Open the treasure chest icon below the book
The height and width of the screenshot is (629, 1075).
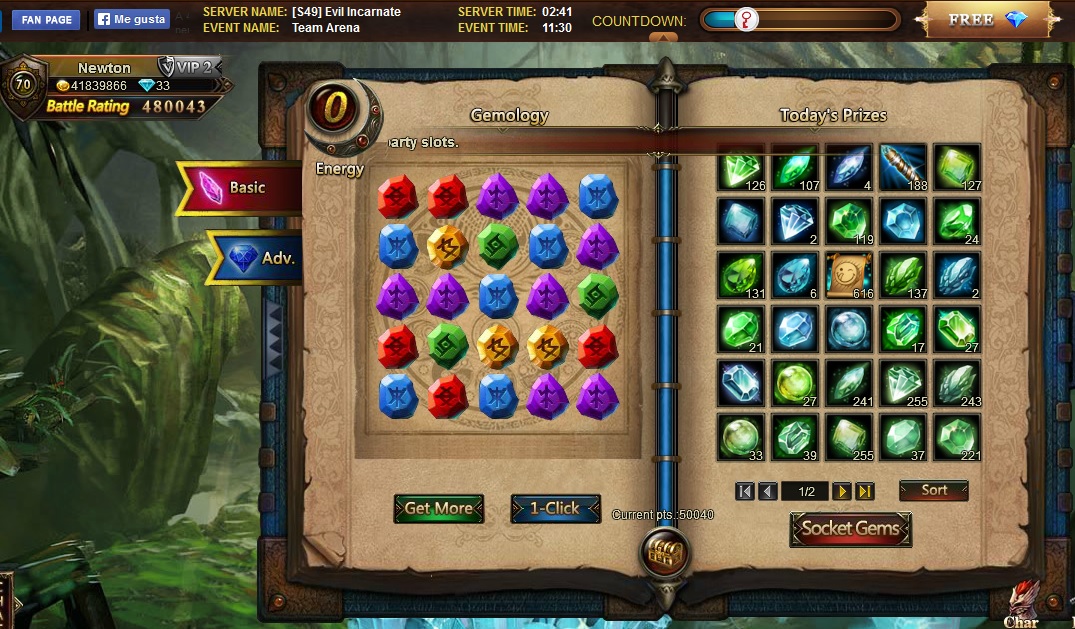(662, 551)
